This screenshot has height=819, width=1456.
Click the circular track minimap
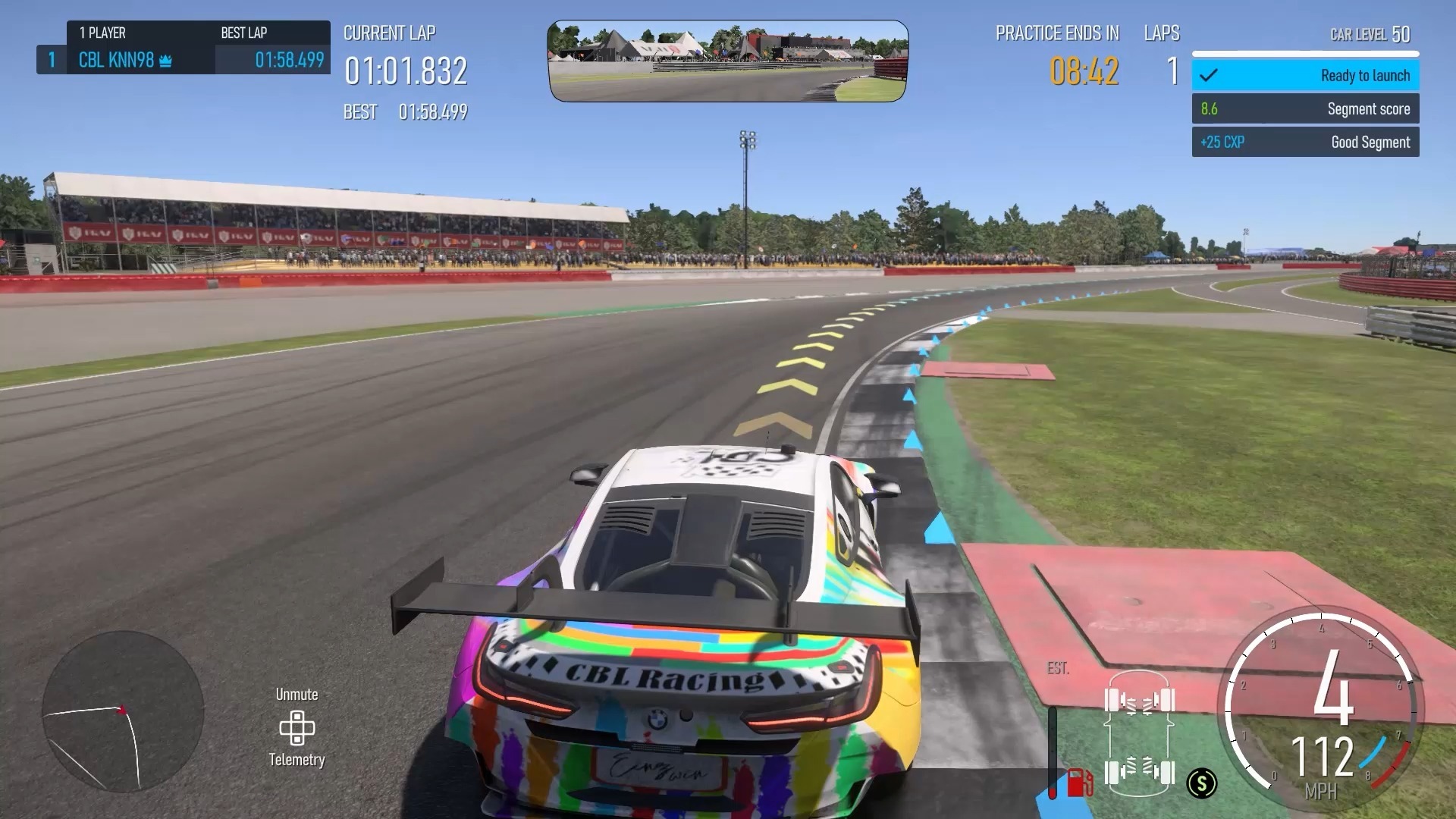pos(123,711)
